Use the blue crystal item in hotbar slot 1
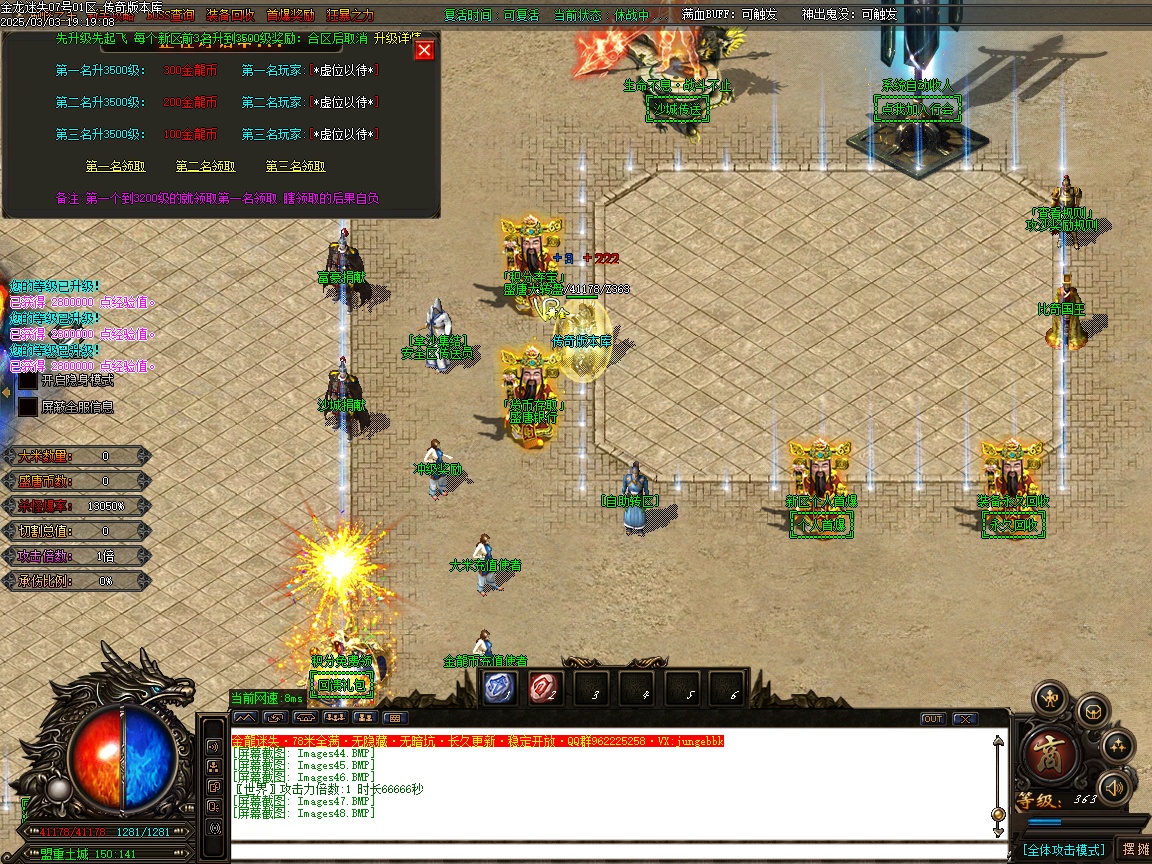 pos(500,687)
